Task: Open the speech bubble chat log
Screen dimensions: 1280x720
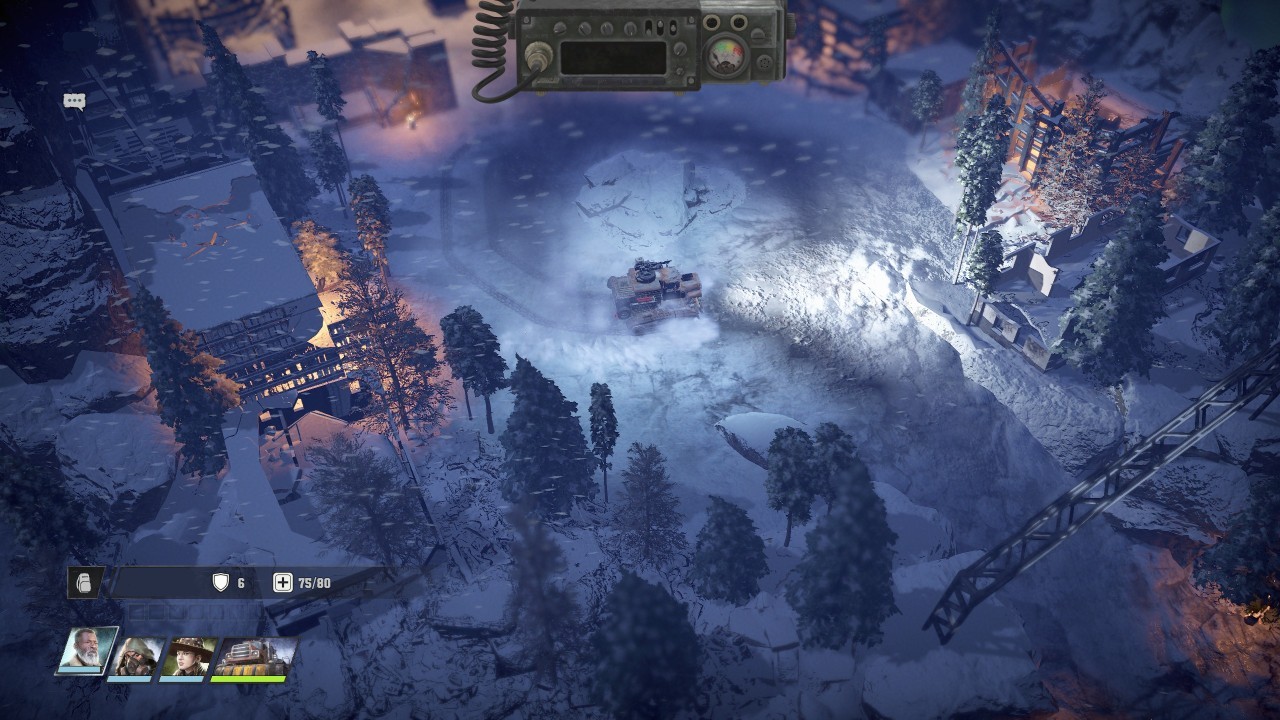Action: pos(74,101)
